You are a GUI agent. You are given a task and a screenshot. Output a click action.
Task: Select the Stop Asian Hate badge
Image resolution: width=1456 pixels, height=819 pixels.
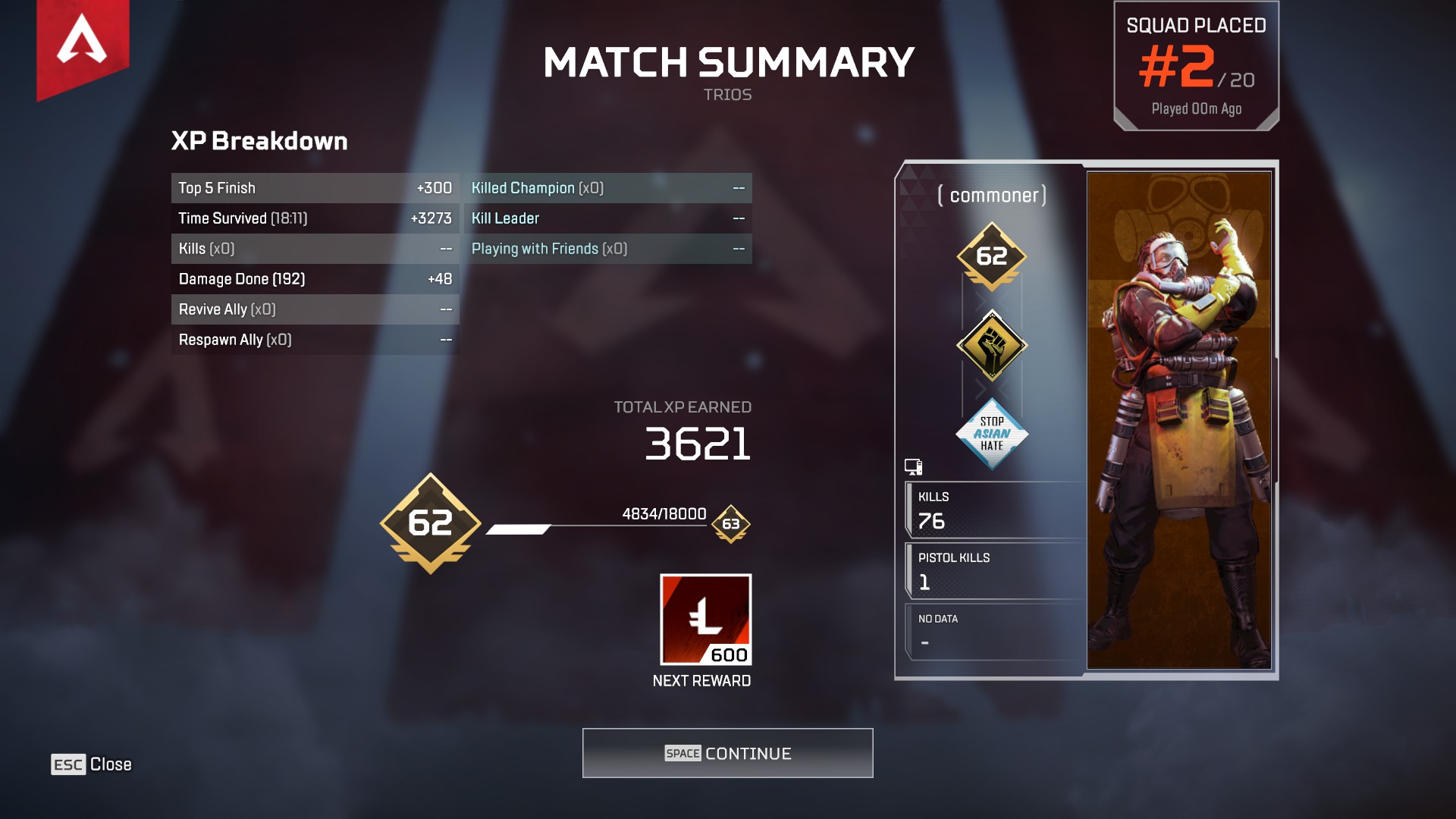[x=991, y=435]
